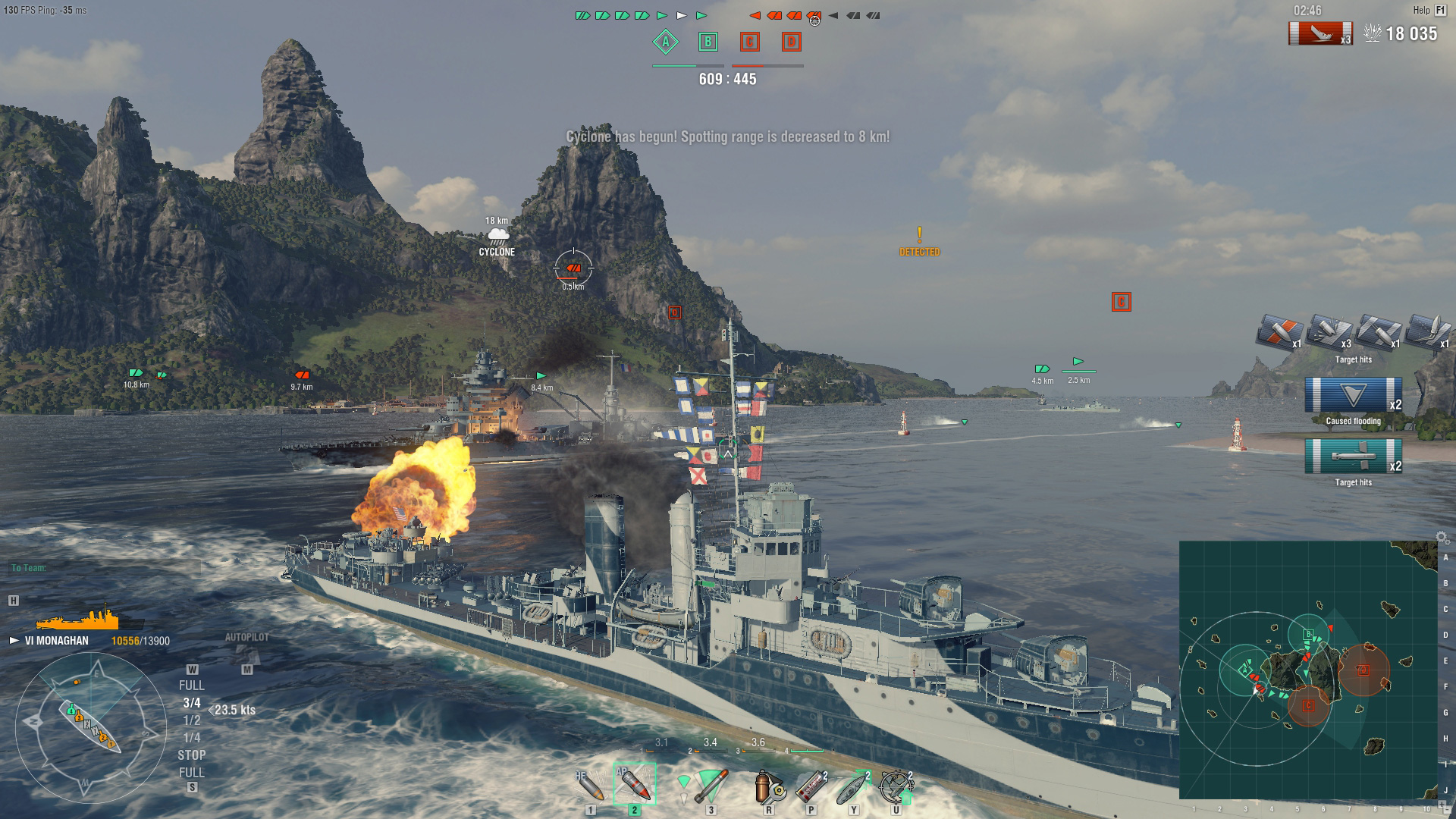Screen dimensions: 1456x819
Task: Select the torpedo launcher weapon
Action: 710,786
